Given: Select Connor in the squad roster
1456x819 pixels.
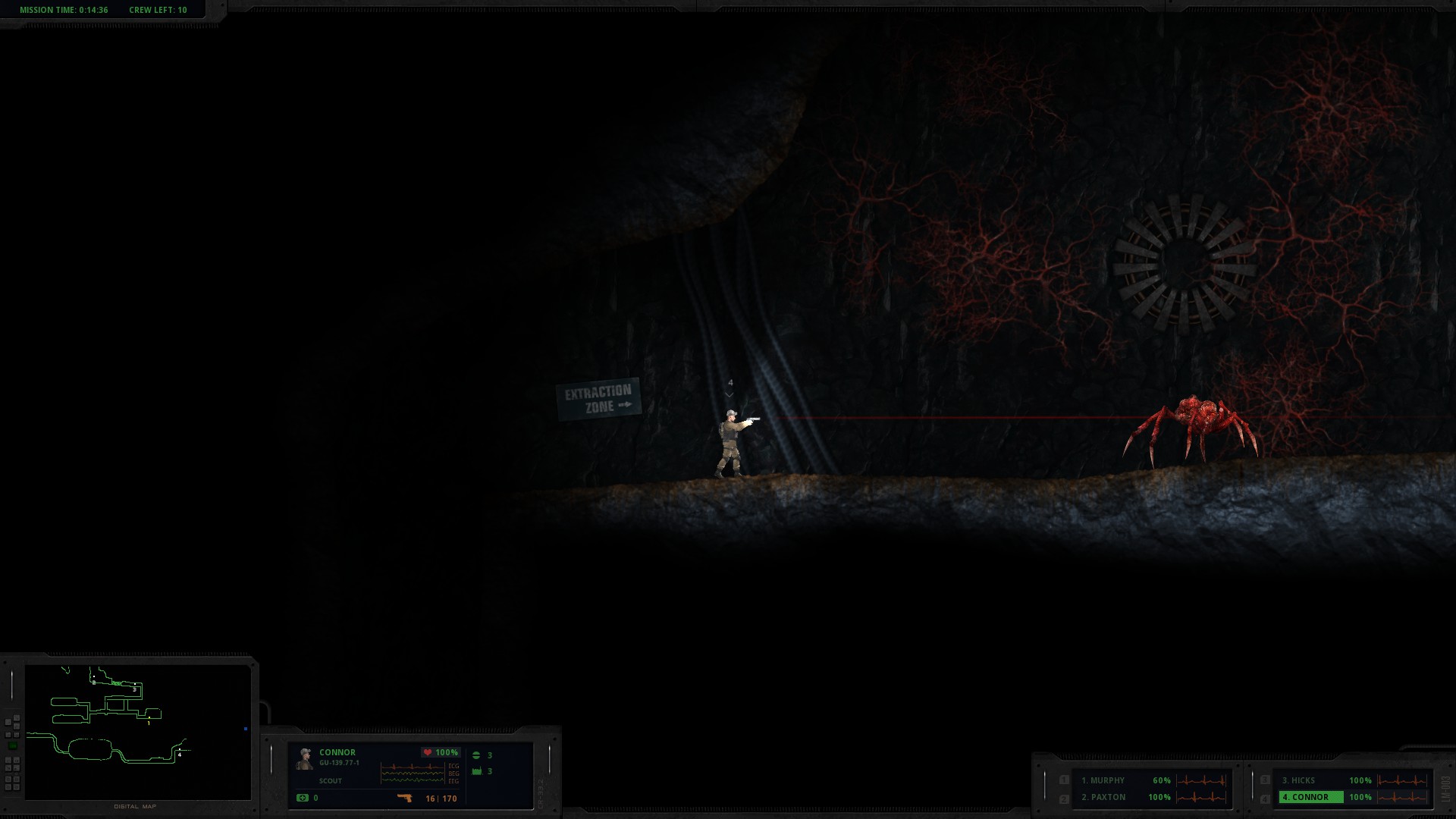Looking at the screenshot, I should point(1310,797).
